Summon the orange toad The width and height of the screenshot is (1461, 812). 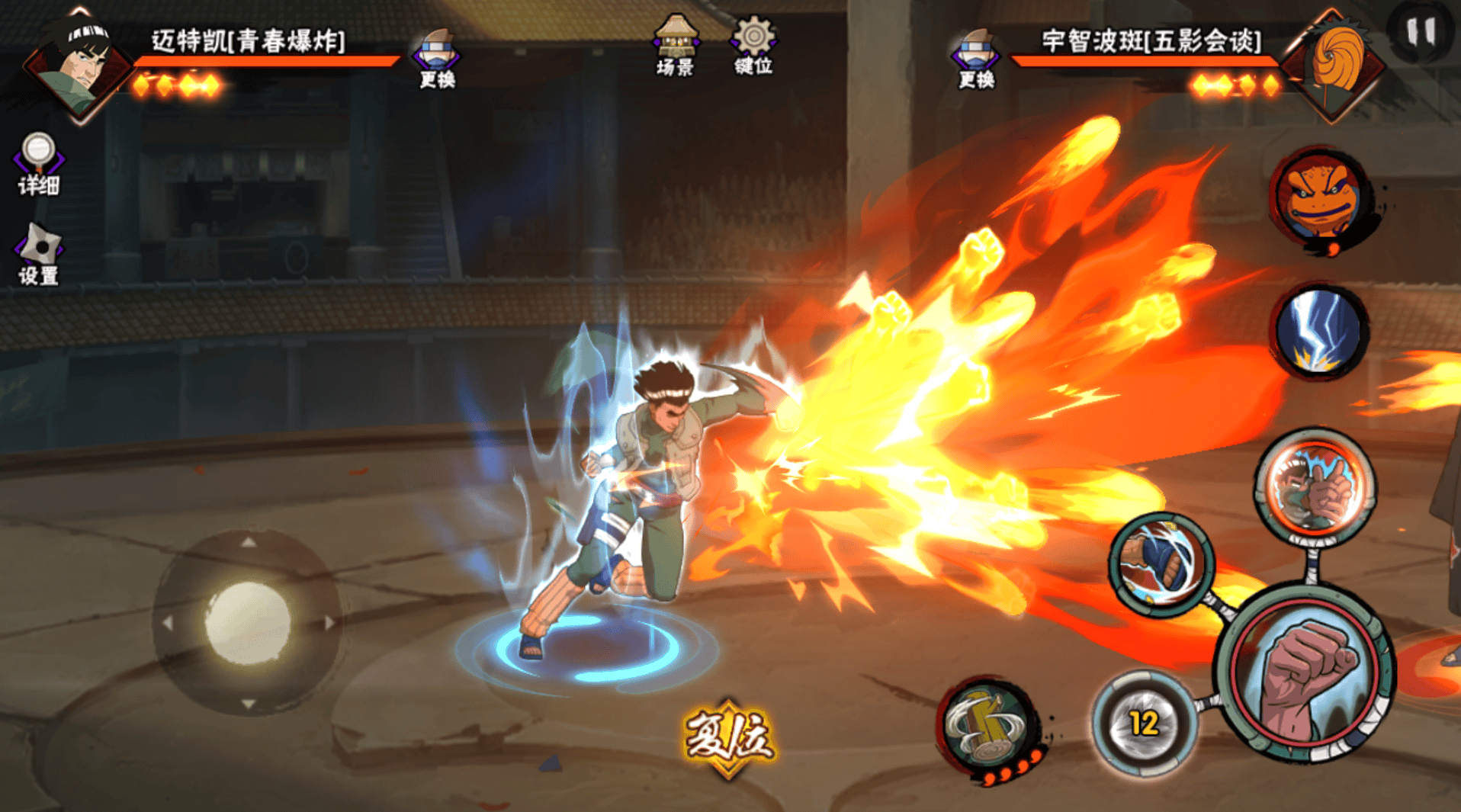click(1320, 198)
